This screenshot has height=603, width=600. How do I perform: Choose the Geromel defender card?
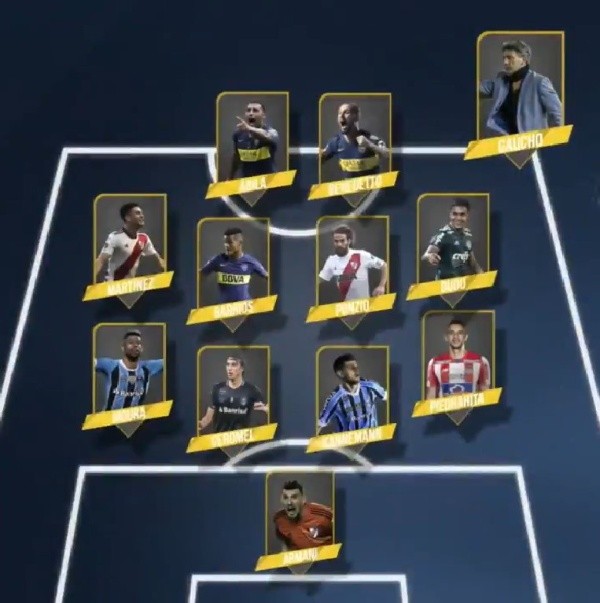coord(233,397)
